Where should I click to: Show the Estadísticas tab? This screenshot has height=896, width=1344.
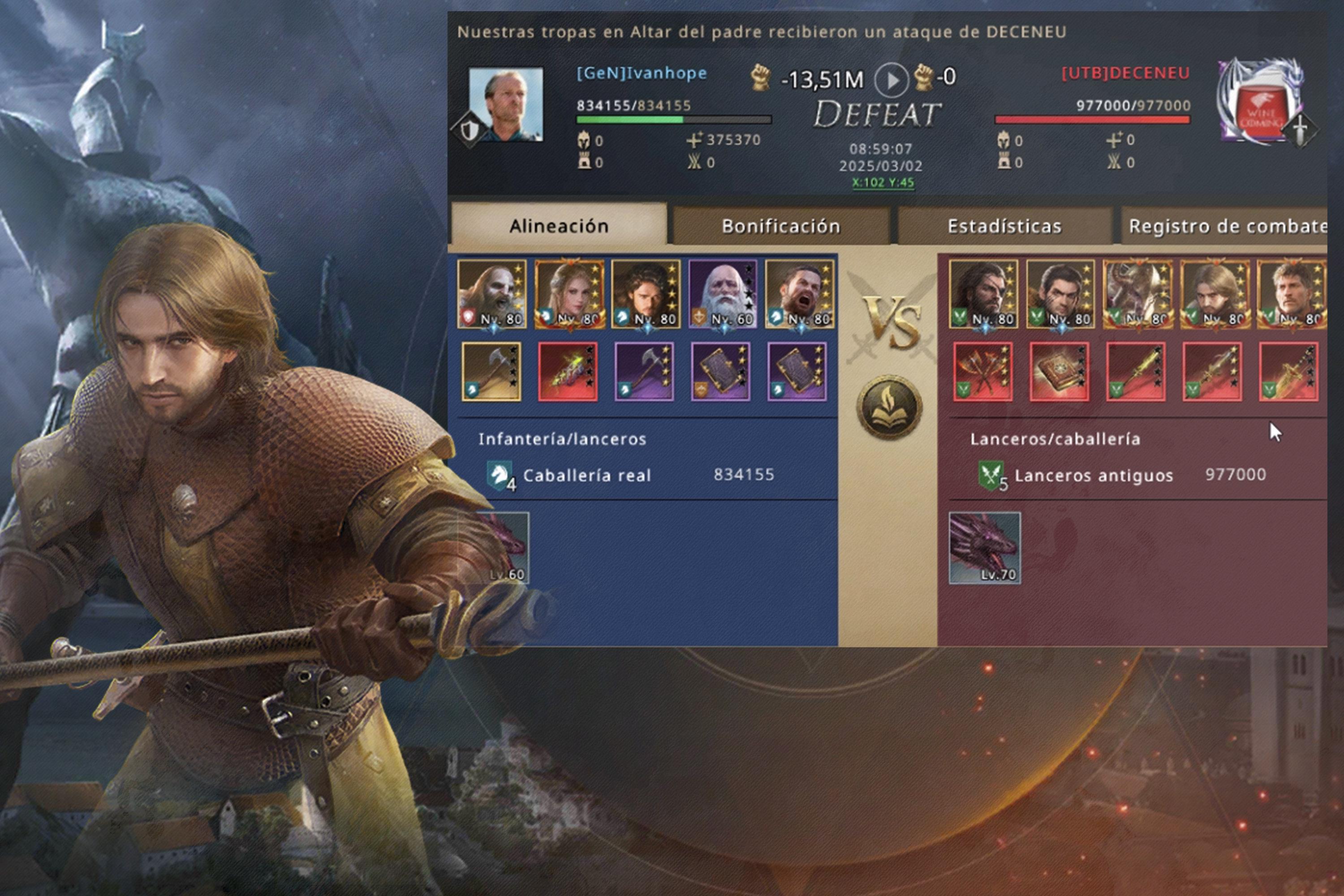click(x=1004, y=226)
